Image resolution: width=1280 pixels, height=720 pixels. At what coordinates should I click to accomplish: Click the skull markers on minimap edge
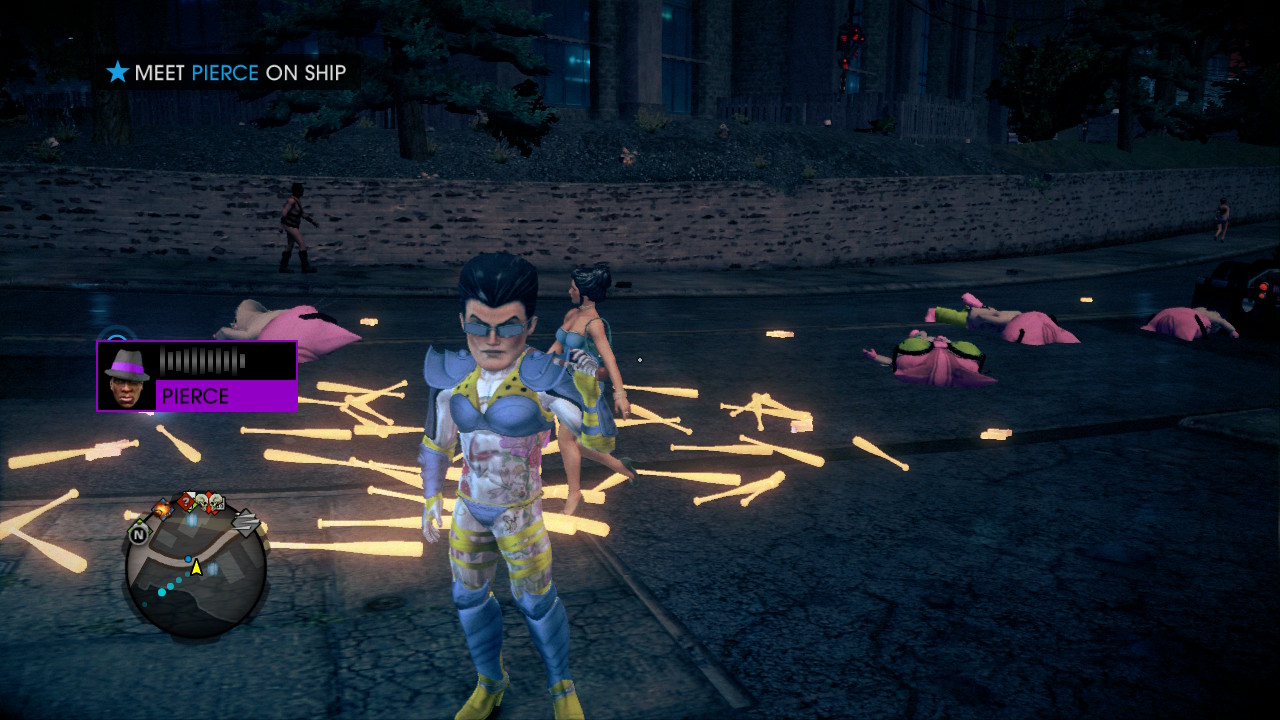(x=209, y=502)
